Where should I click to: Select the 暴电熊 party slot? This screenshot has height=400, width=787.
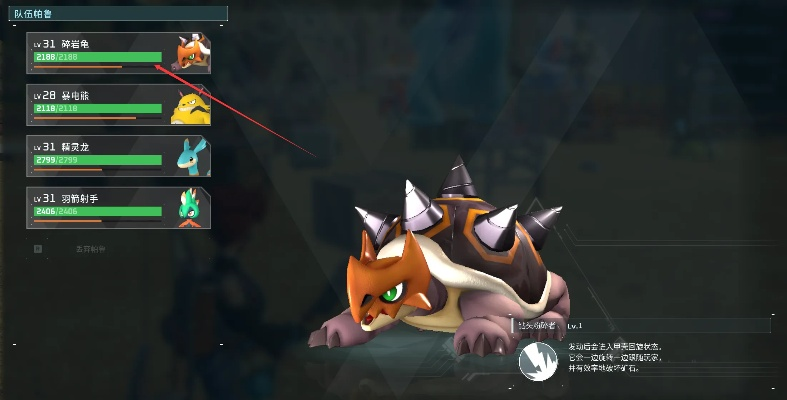[105, 105]
